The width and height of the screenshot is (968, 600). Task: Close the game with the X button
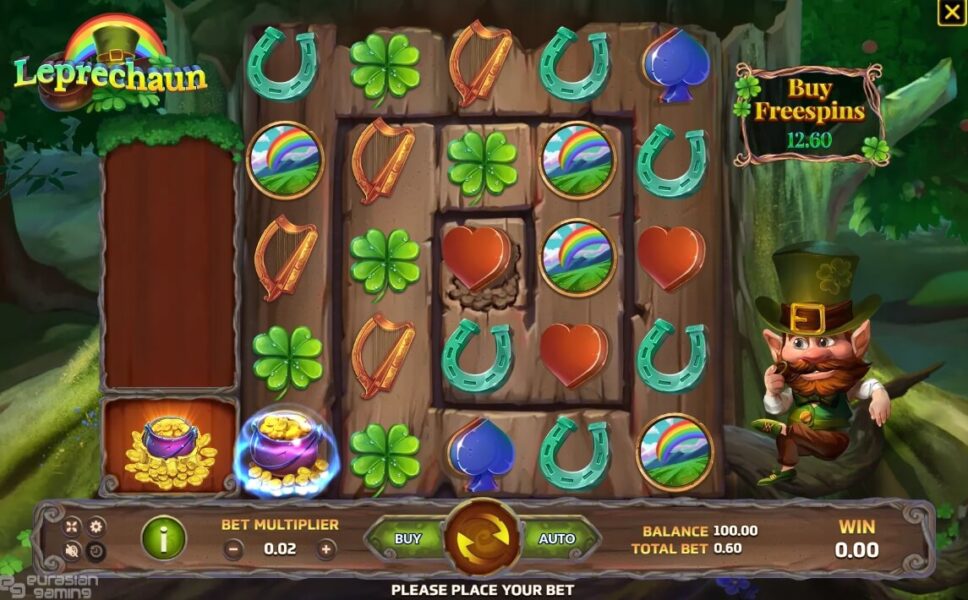pos(950,13)
